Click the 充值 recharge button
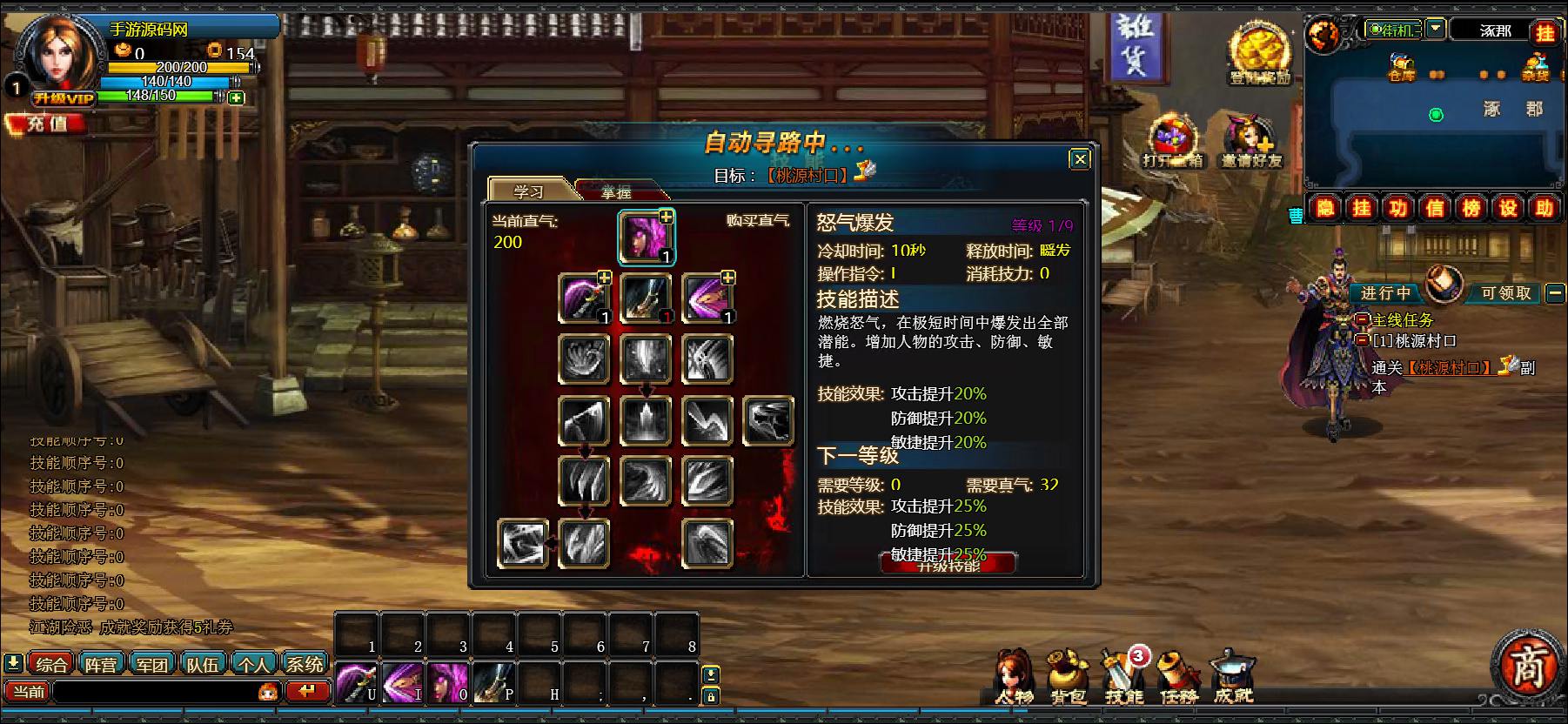The height and width of the screenshot is (724, 1568). [x=46, y=124]
